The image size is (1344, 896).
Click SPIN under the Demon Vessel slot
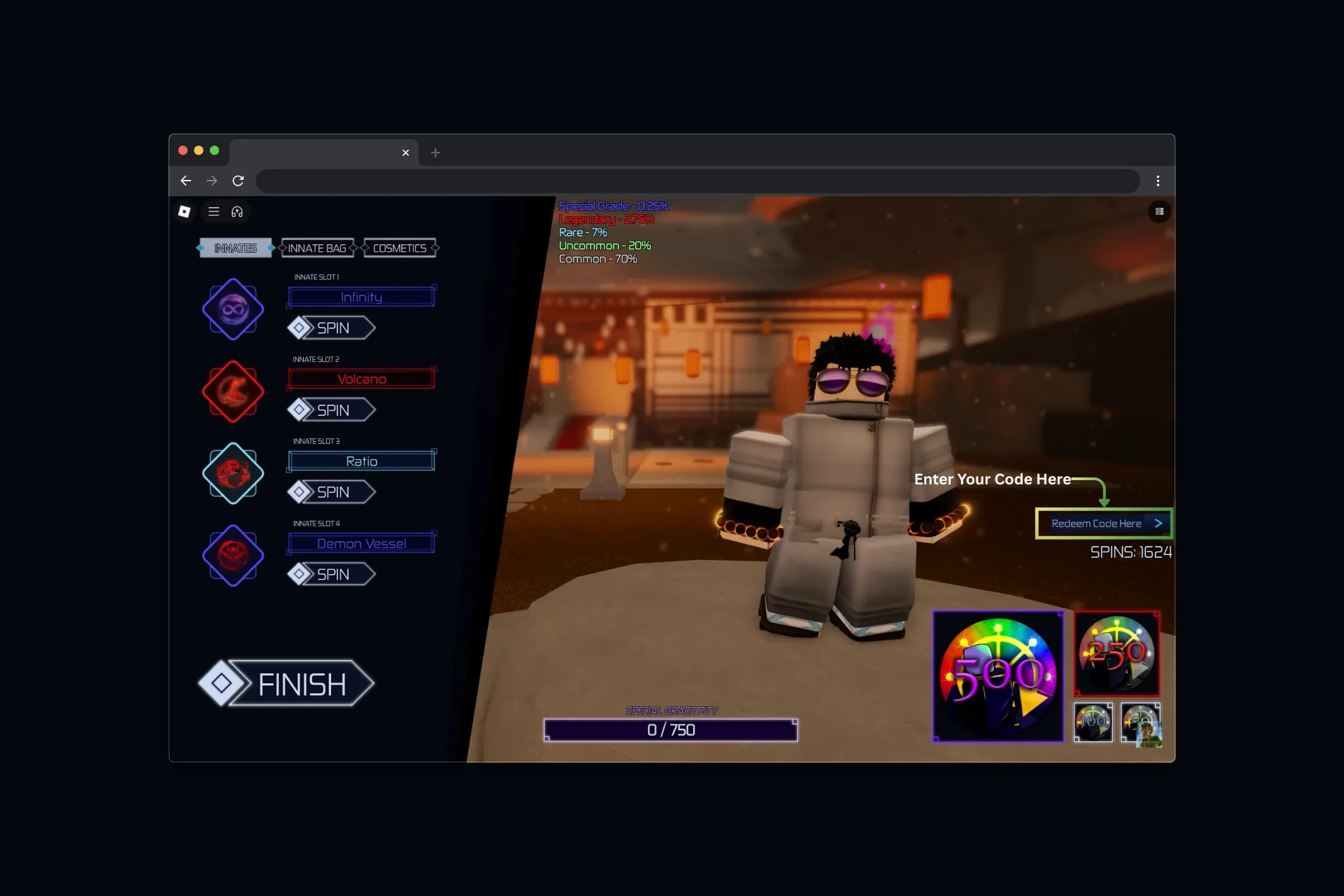(331, 573)
